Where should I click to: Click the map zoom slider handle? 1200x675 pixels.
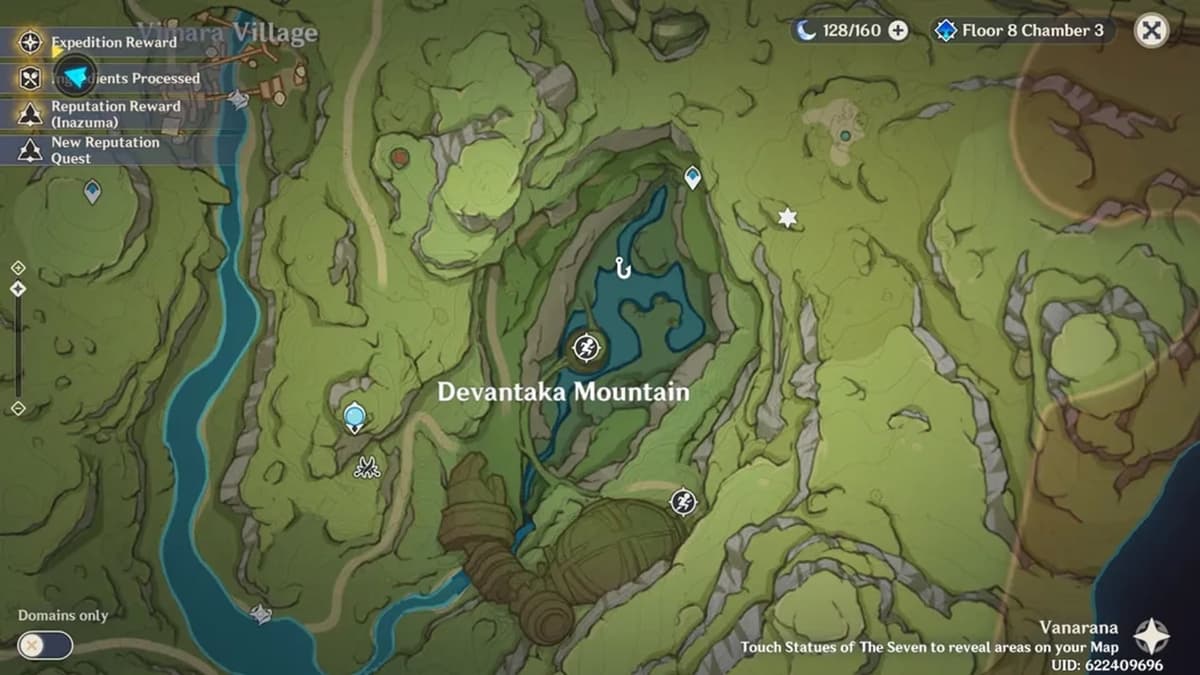point(17,289)
